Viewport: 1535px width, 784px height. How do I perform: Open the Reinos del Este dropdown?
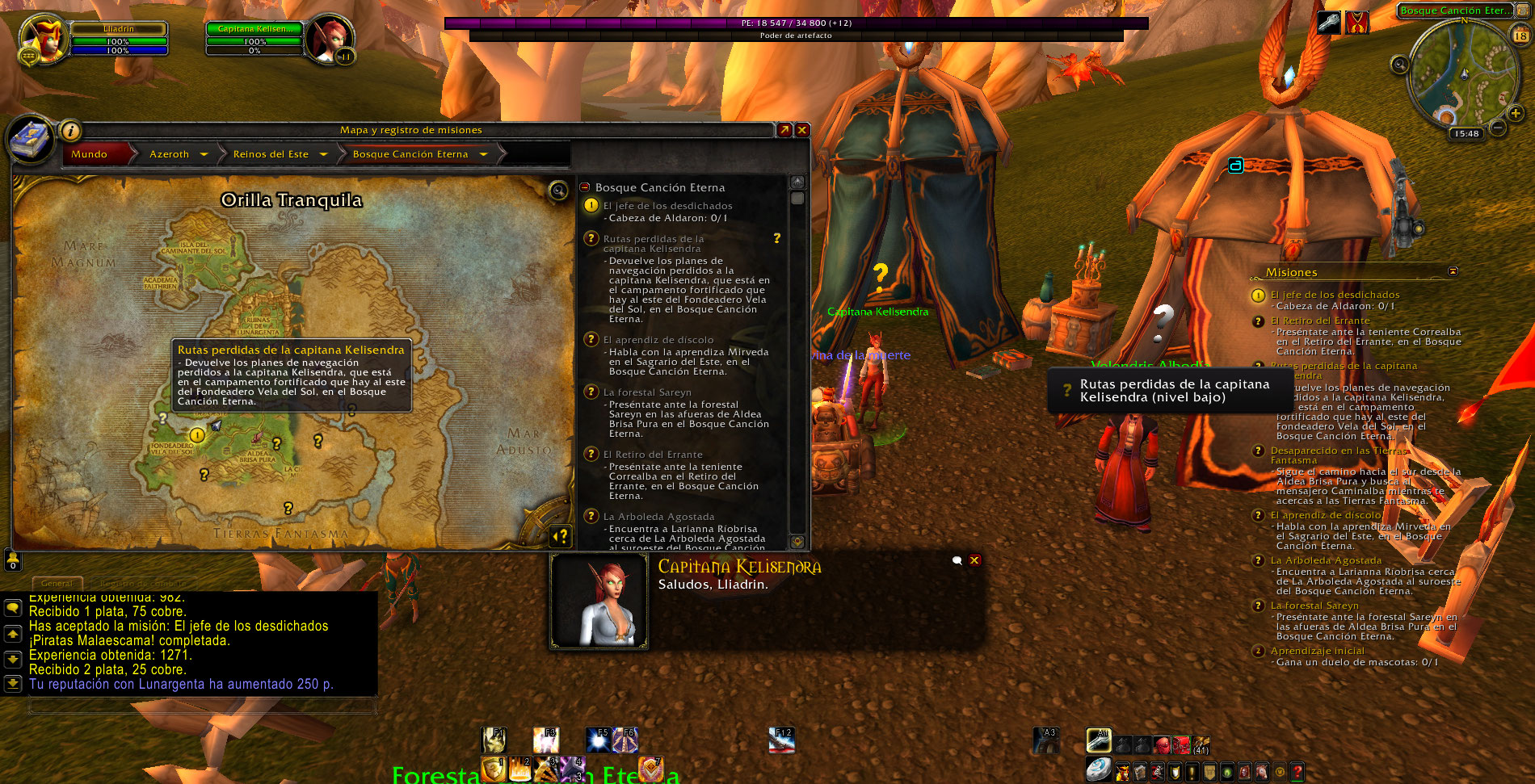(x=323, y=154)
